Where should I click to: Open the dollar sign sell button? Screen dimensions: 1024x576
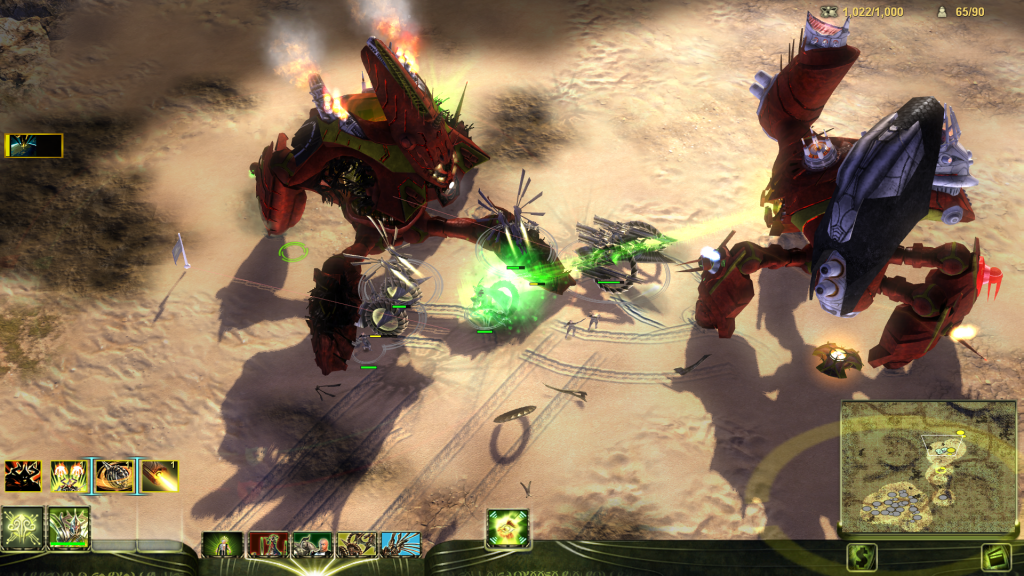coord(861,556)
